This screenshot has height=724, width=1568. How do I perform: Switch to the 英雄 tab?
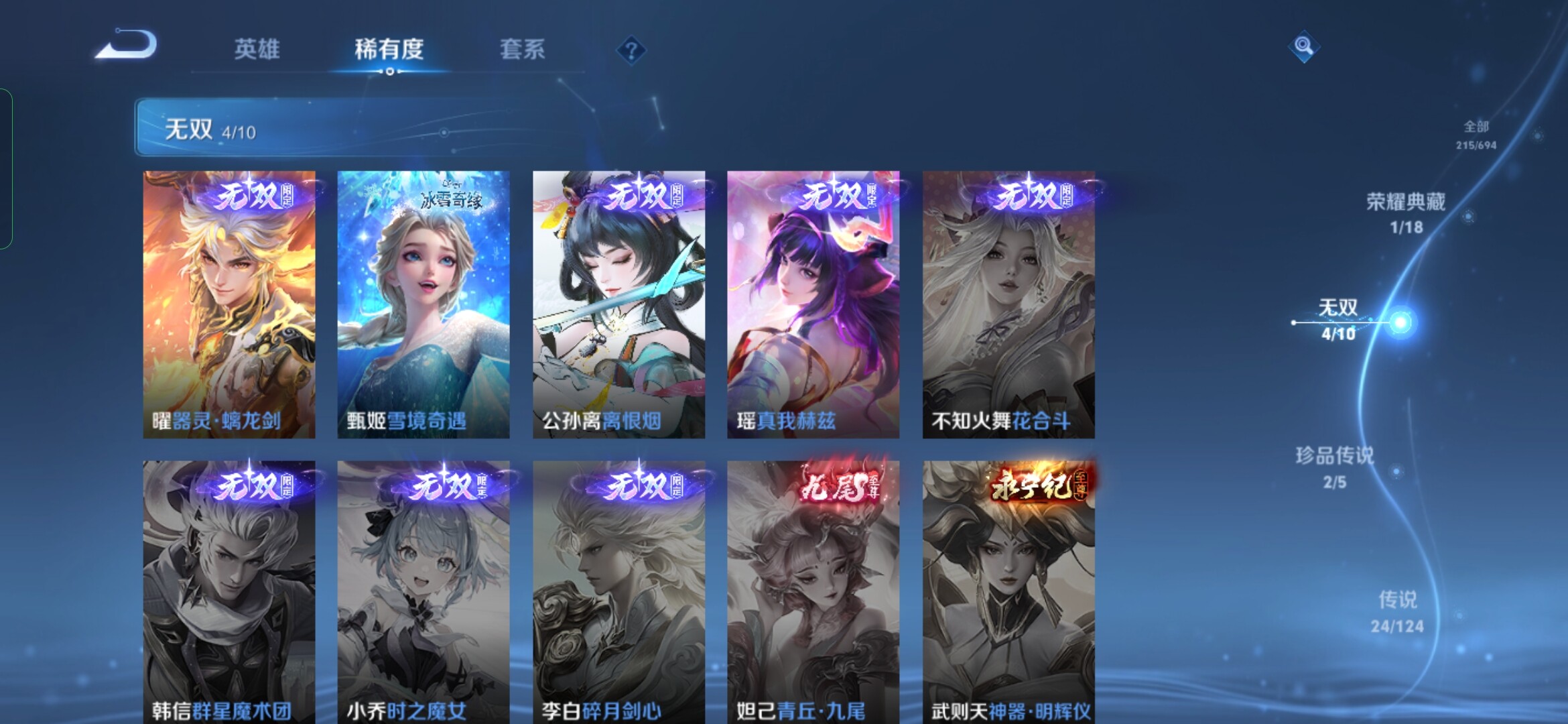[257, 50]
